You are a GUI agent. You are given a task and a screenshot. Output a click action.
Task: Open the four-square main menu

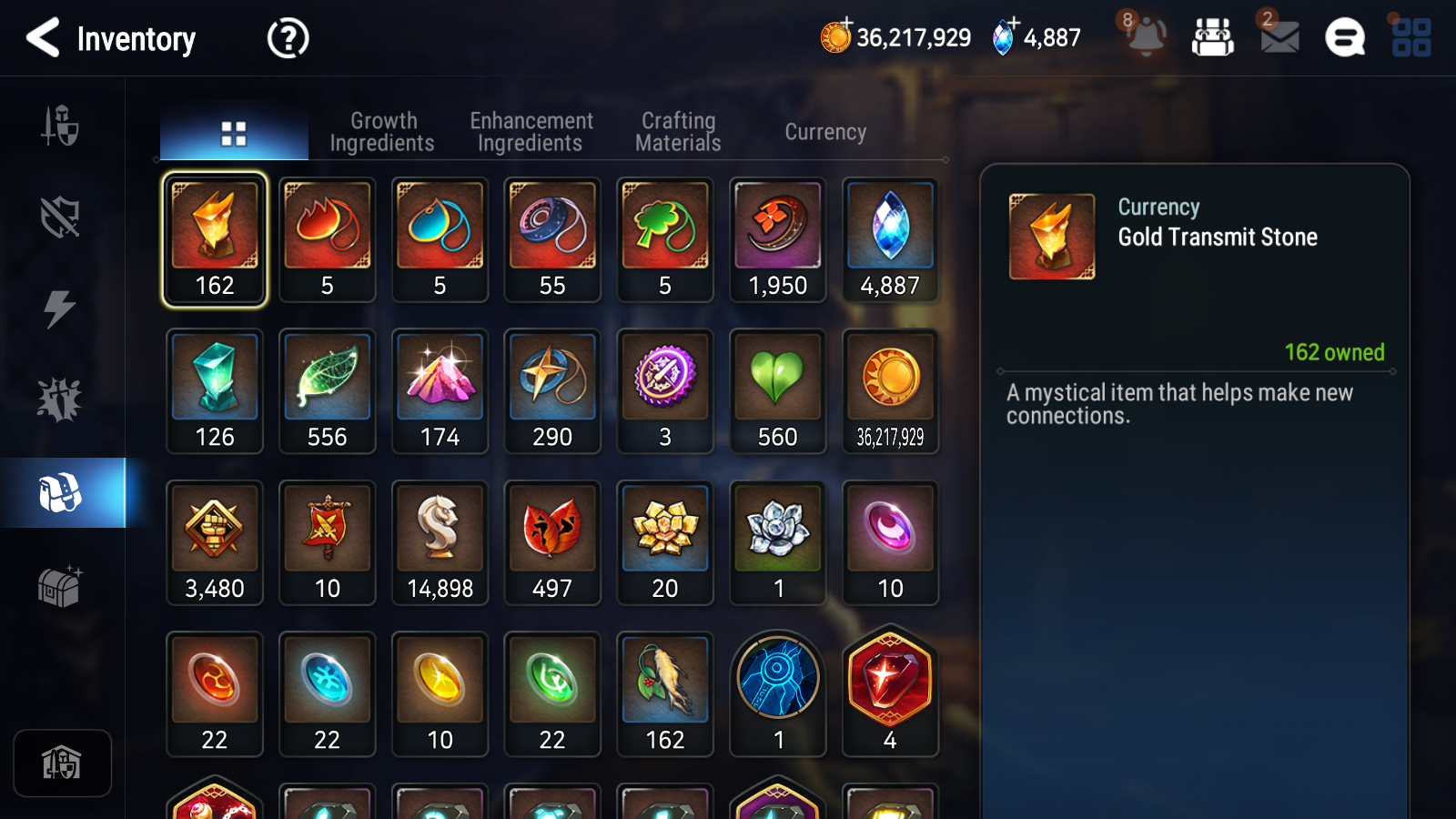pos(1411,38)
